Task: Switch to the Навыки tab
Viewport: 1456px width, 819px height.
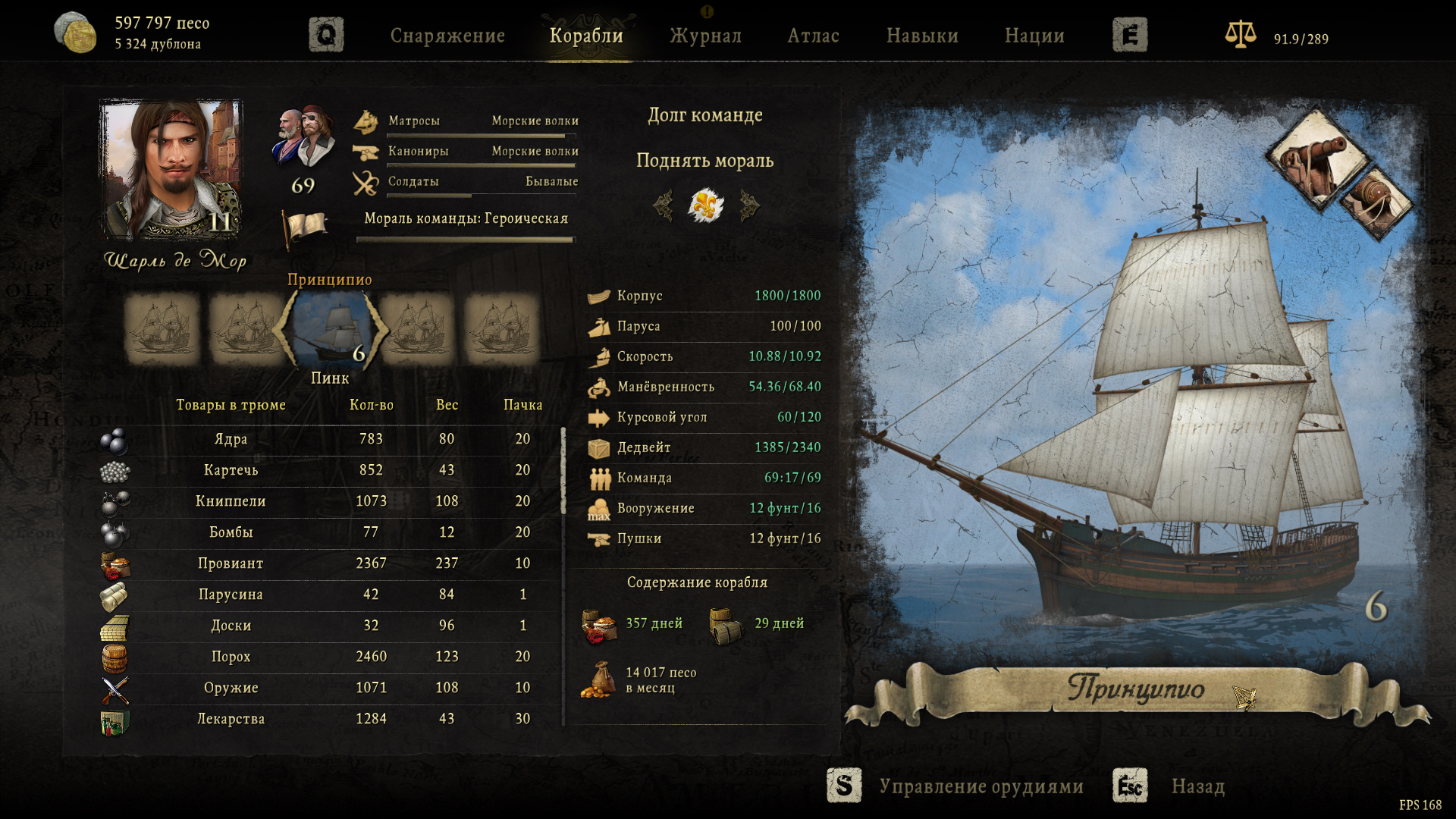Action: [x=922, y=36]
